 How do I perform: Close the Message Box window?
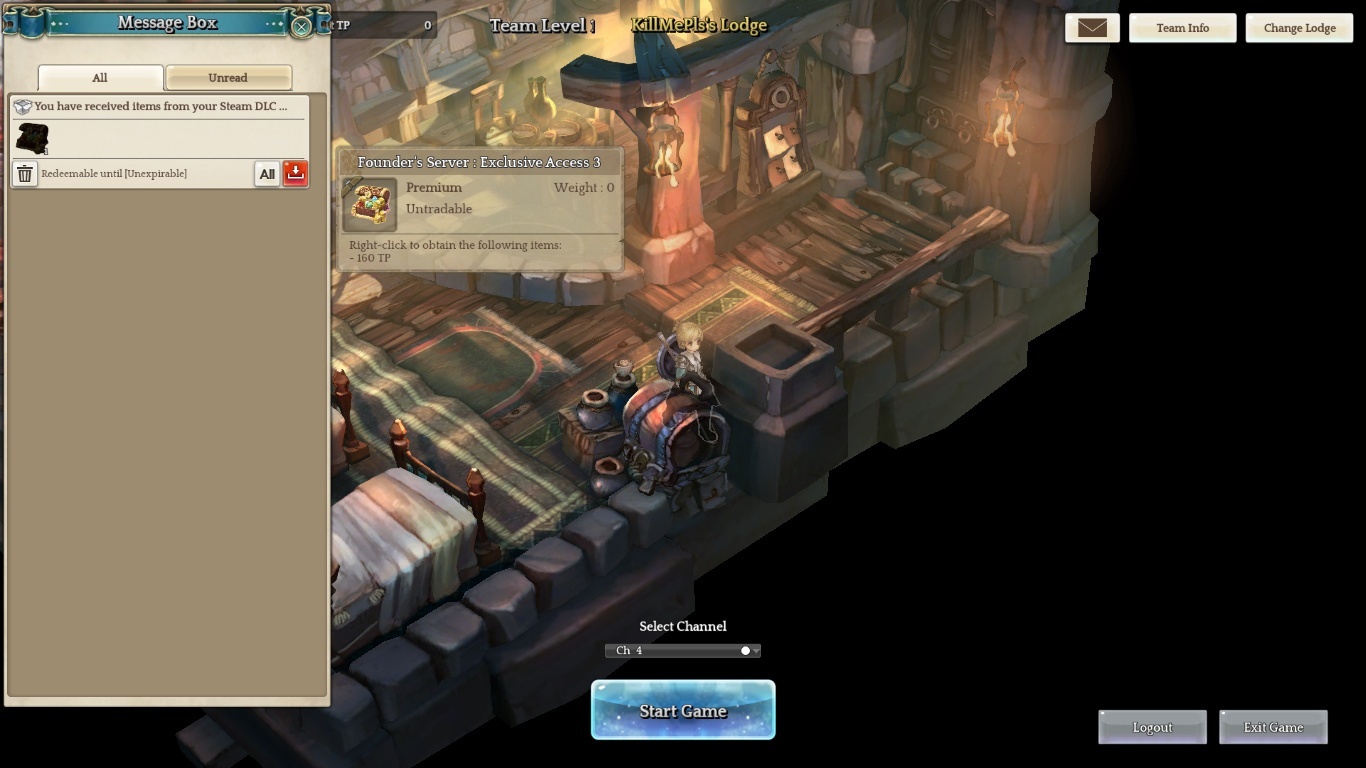pos(301,27)
